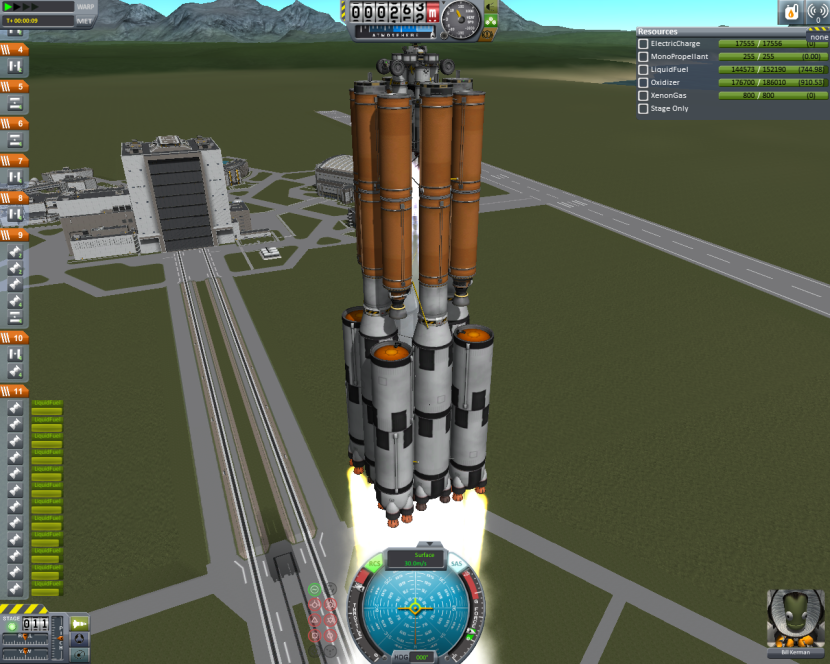
Task: Click the WARP time control indicator
Action: (86, 6)
